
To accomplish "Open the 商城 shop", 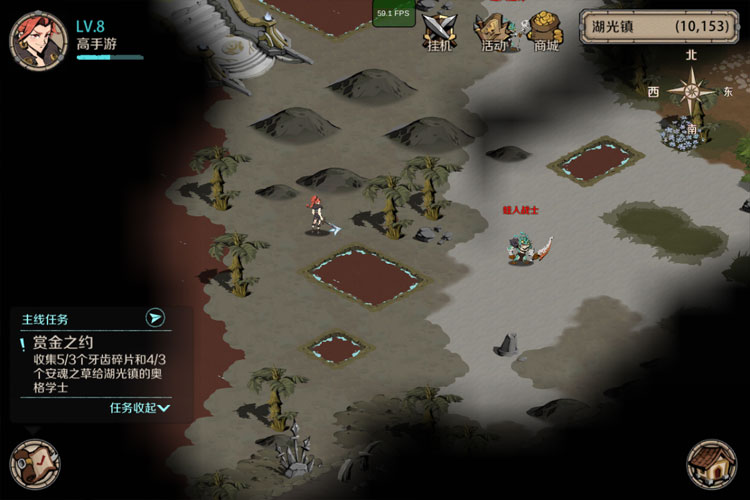I will [546, 32].
